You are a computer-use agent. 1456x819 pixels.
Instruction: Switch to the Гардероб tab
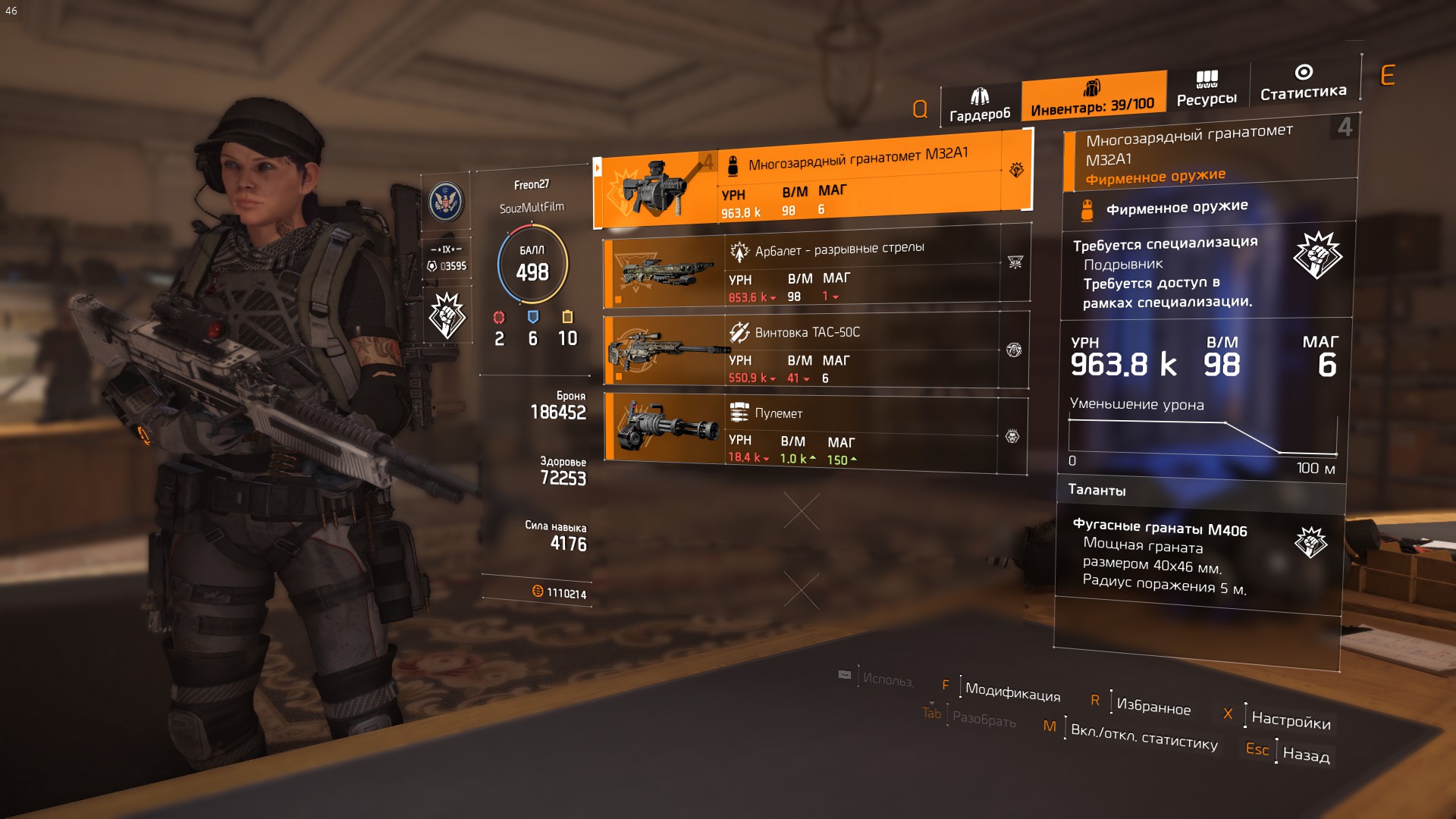[980, 105]
